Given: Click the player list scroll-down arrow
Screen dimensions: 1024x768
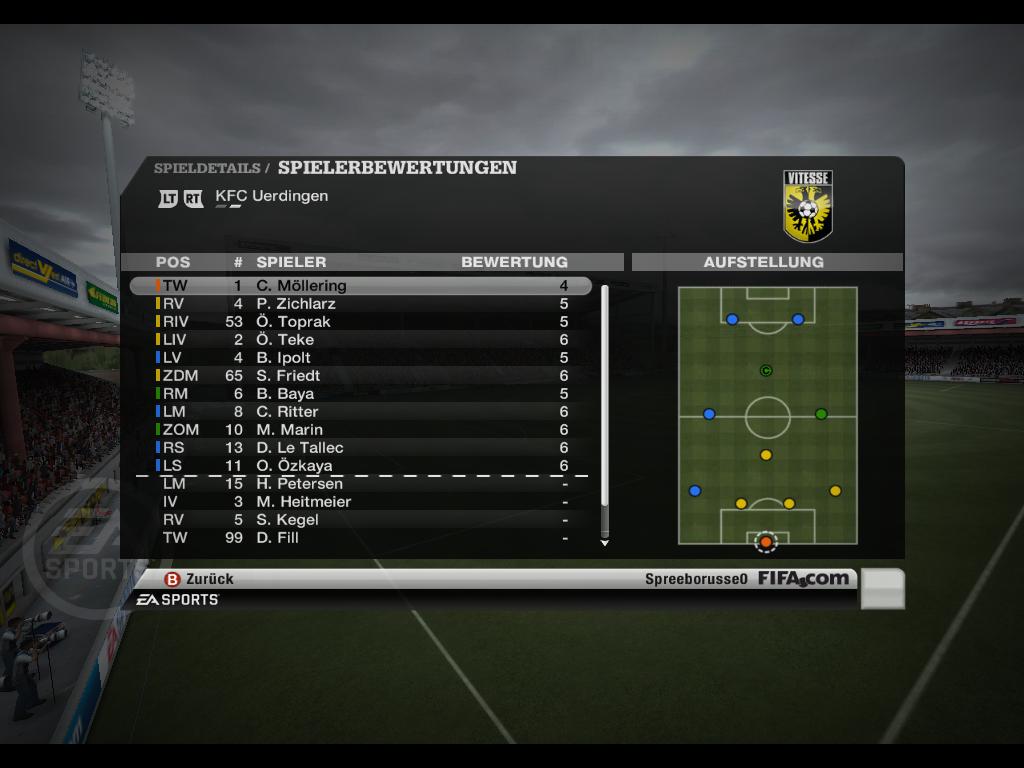Looking at the screenshot, I should pyautogui.click(x=604, y=543).
